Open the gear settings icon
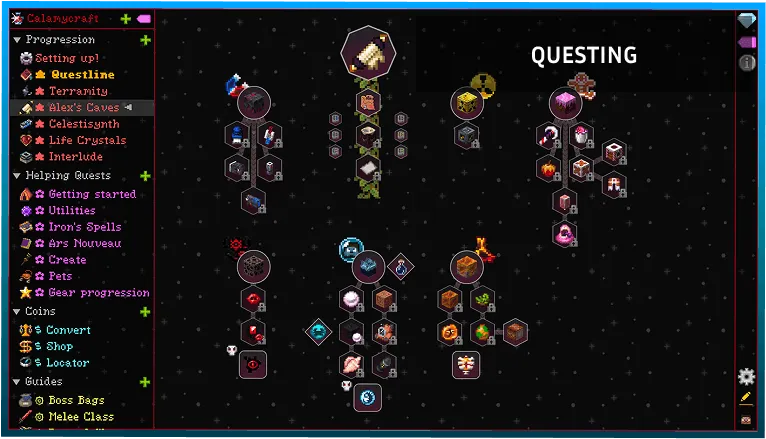766x439 pixels. click(x=746, y=376)
